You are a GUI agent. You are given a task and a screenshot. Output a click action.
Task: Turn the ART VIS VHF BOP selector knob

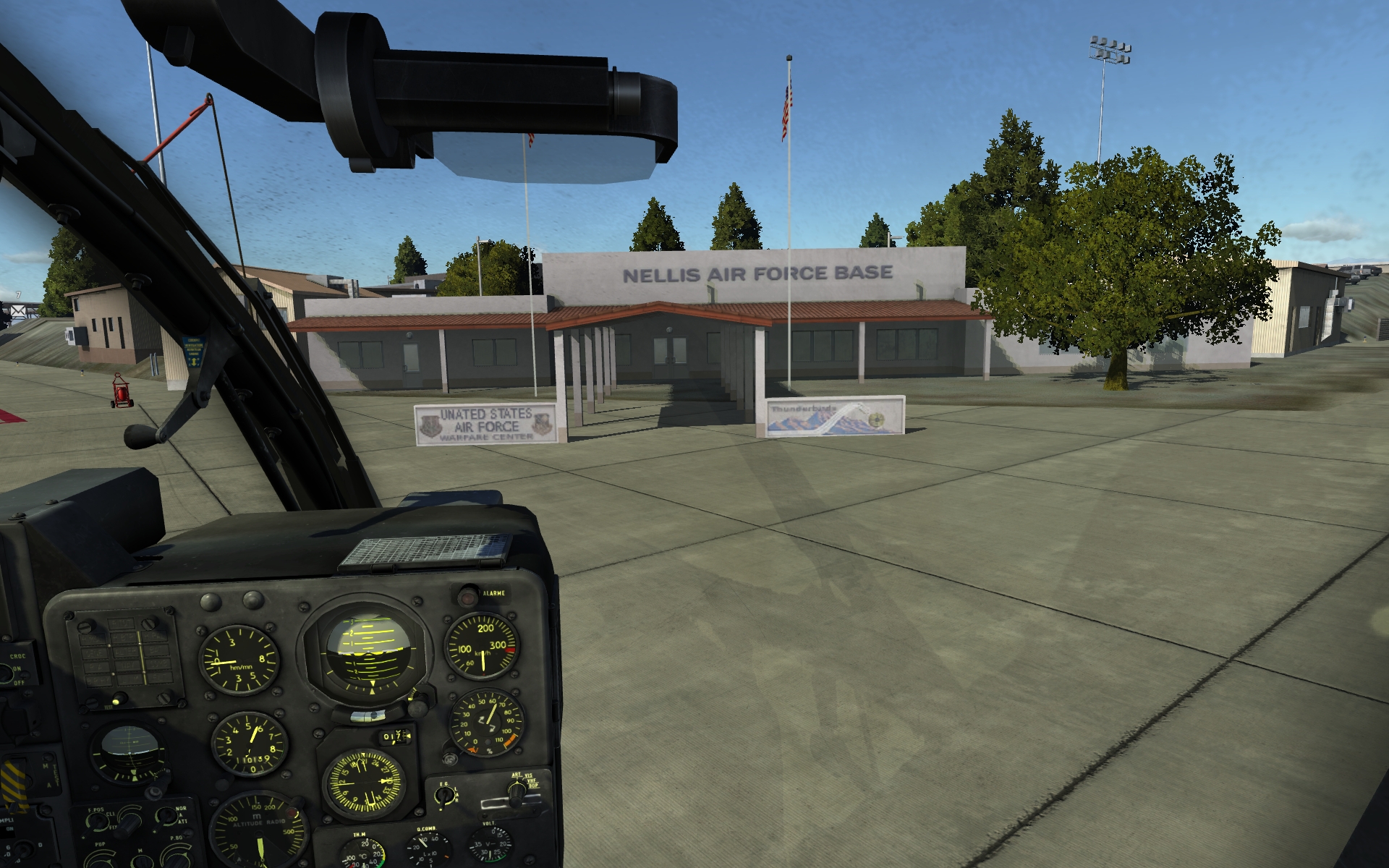tap(517, 793)
